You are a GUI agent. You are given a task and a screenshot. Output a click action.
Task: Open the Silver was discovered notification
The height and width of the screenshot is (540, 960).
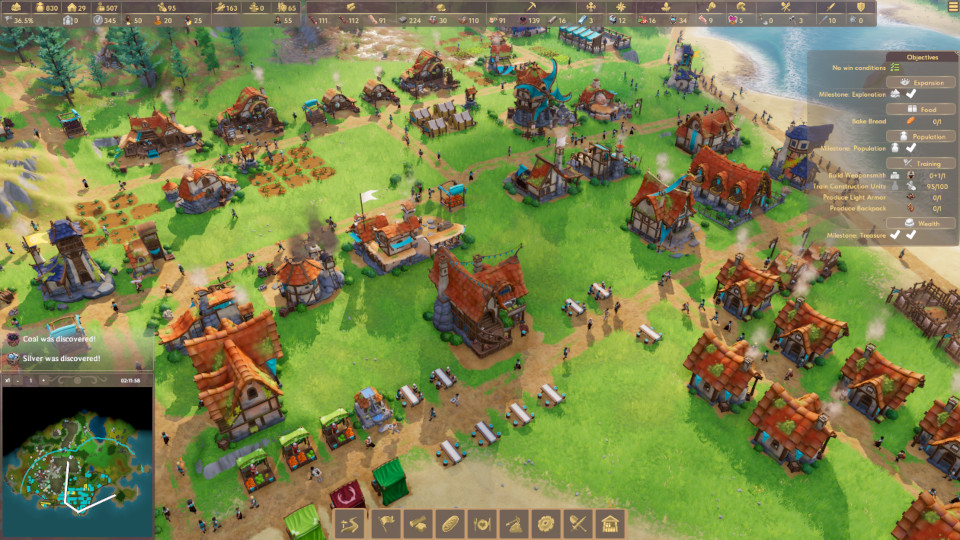point(58,357)
